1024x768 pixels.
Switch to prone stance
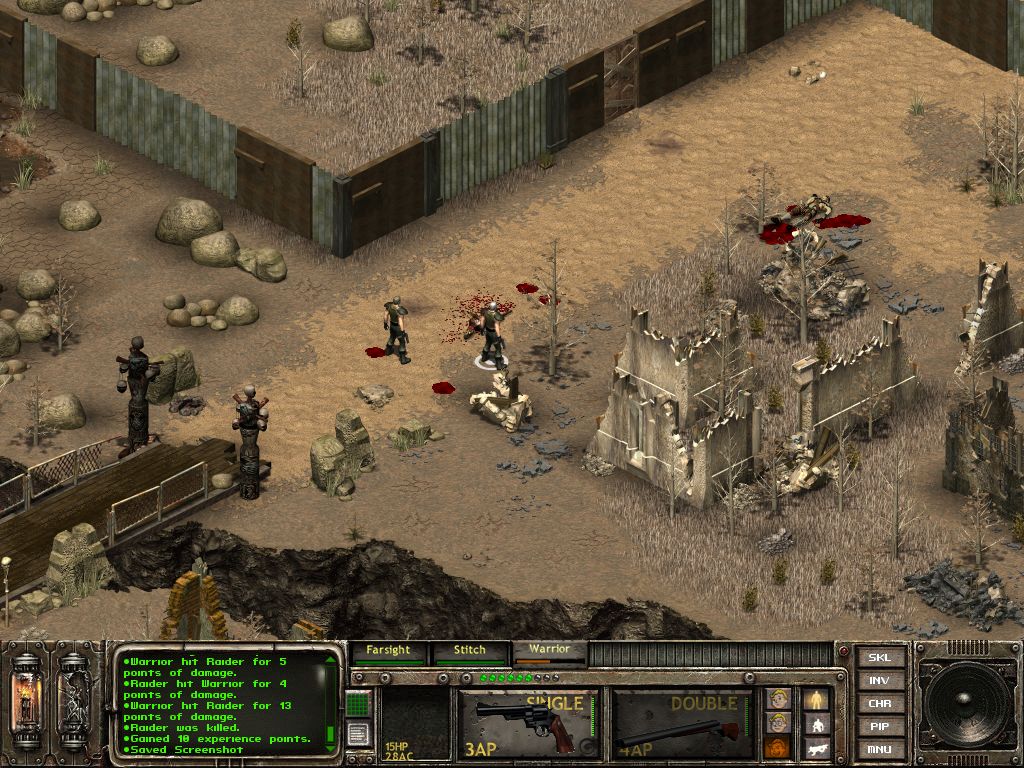point(817,747)
